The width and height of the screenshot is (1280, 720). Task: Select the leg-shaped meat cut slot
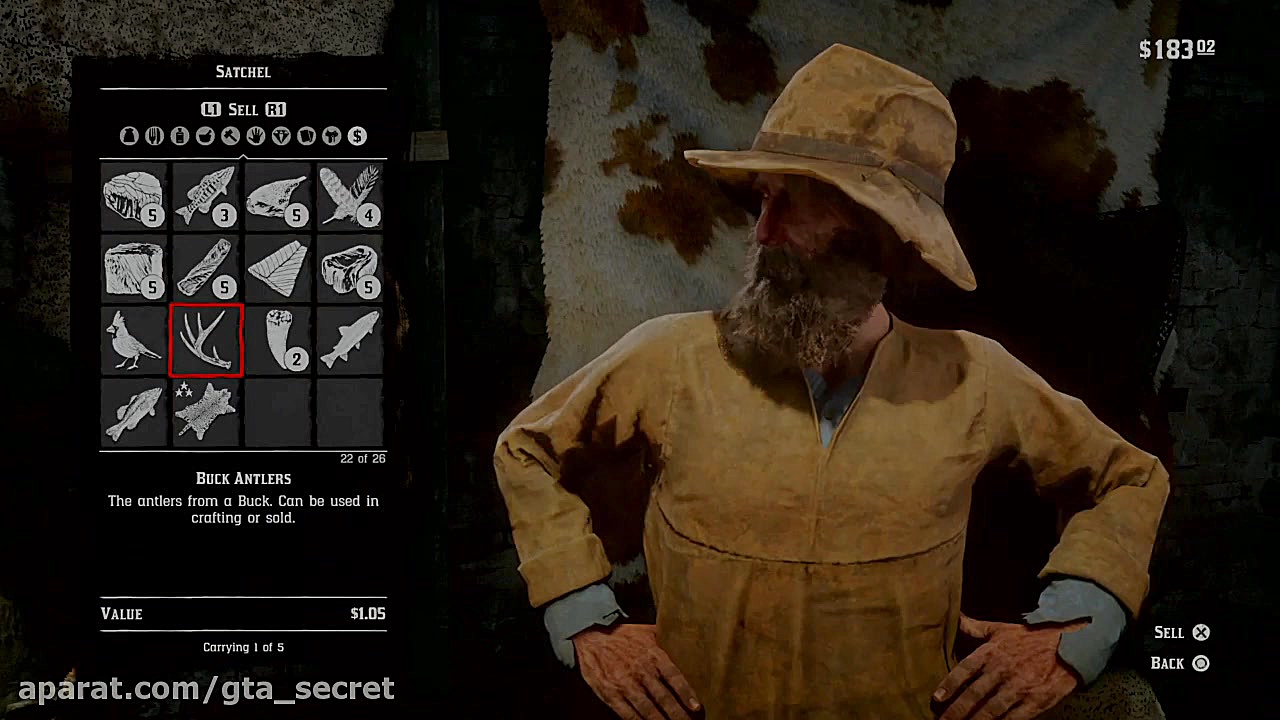[278, 196]
